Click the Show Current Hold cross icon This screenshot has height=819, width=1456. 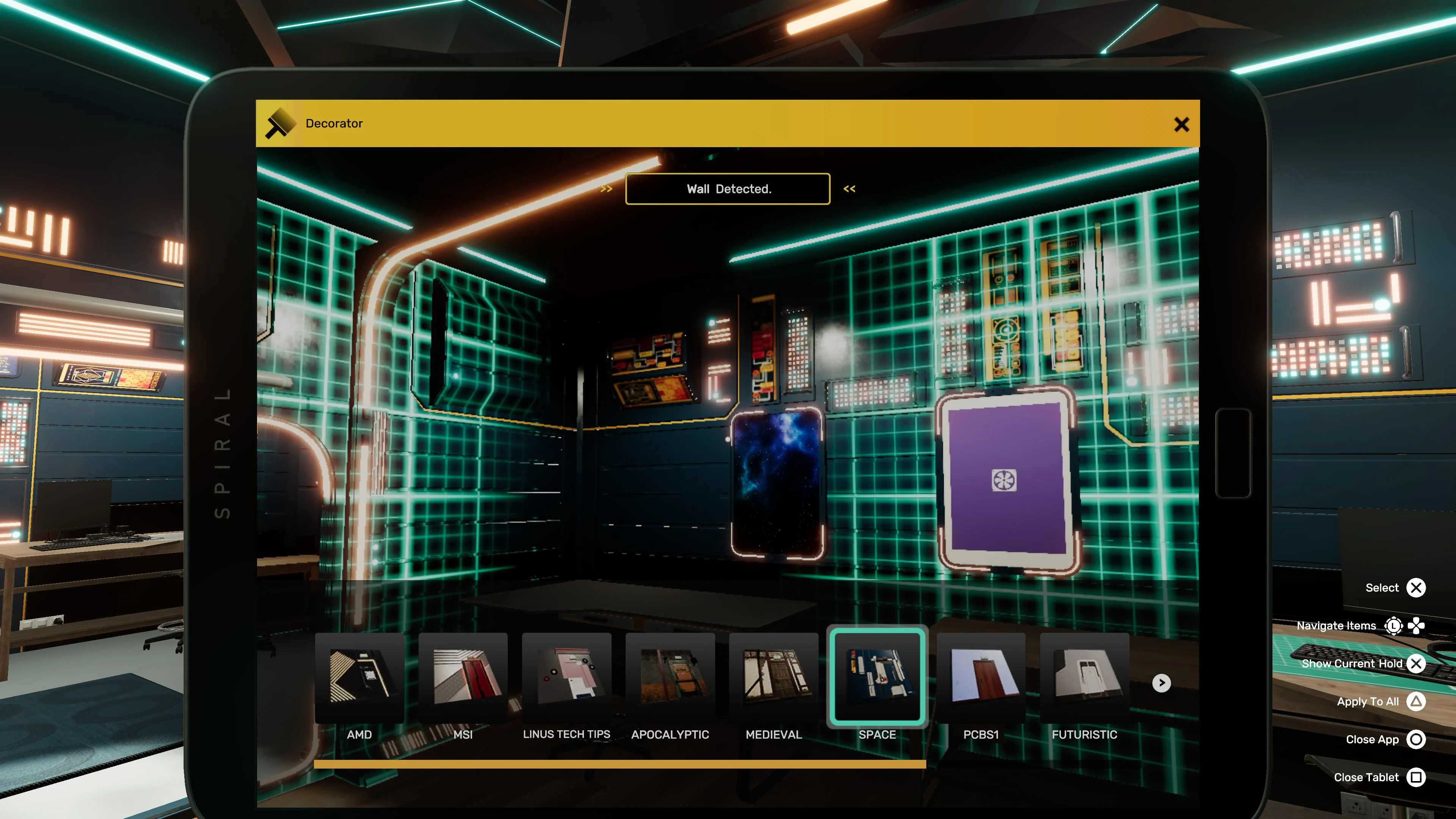click(1417, 664)
